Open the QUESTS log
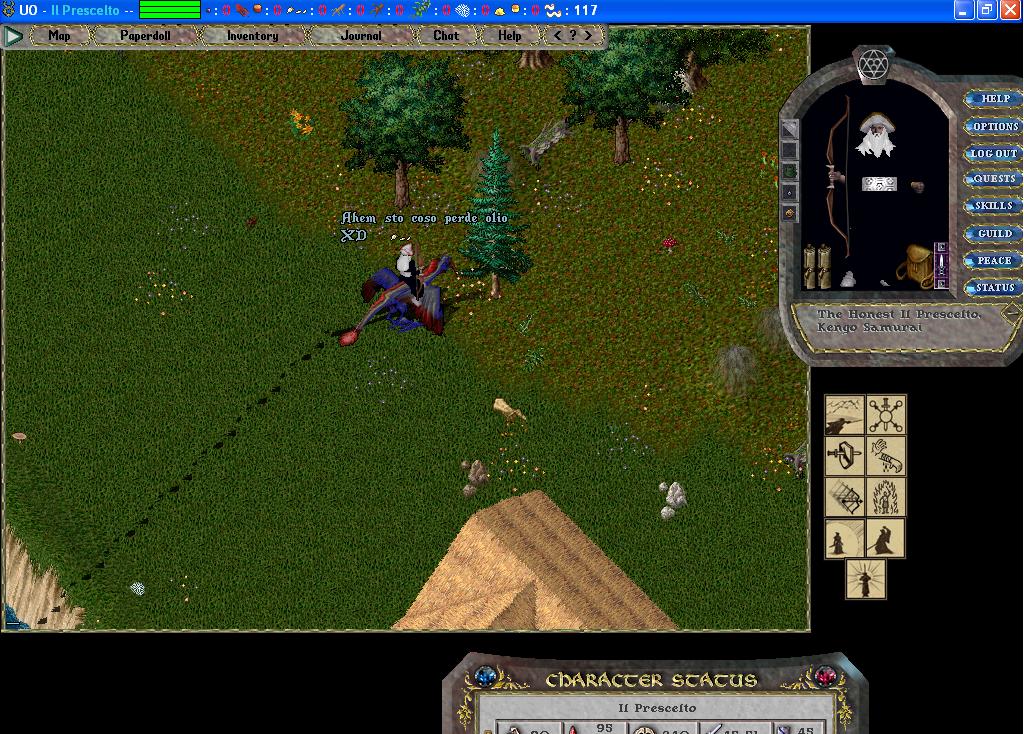This screenshot has height=734, width=1024. (x=994, y=180)
